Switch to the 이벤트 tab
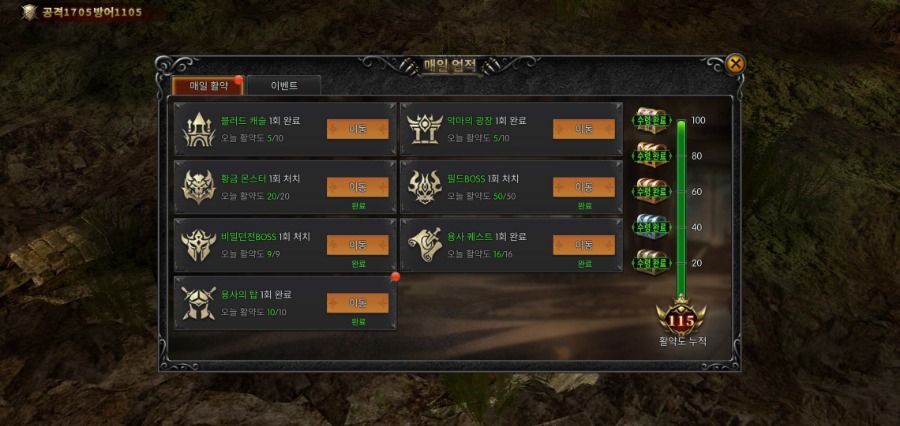Viewport: 900px width, 426px height. [284, 86]
